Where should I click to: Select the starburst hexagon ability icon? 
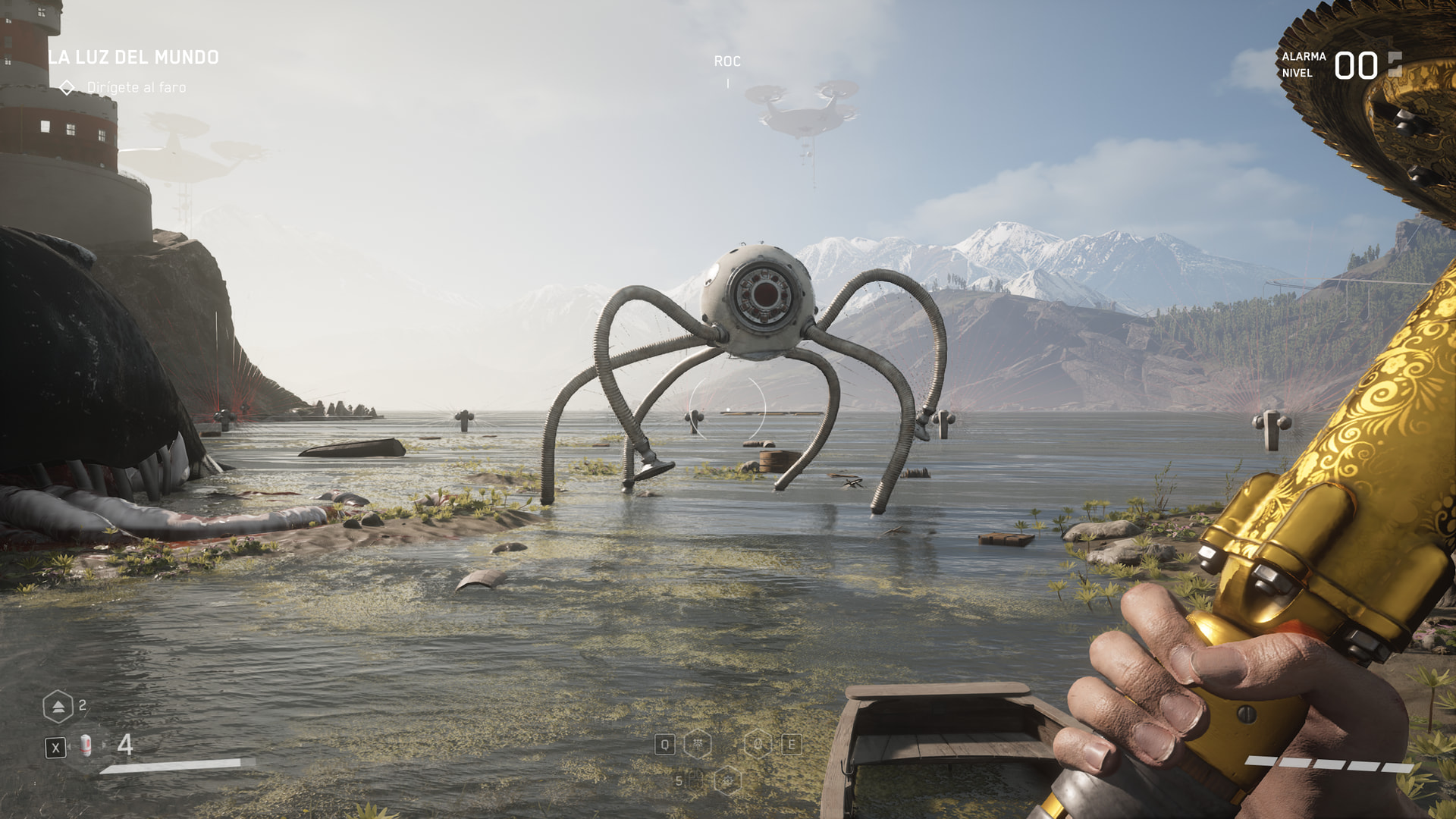(x=727, y=780)
